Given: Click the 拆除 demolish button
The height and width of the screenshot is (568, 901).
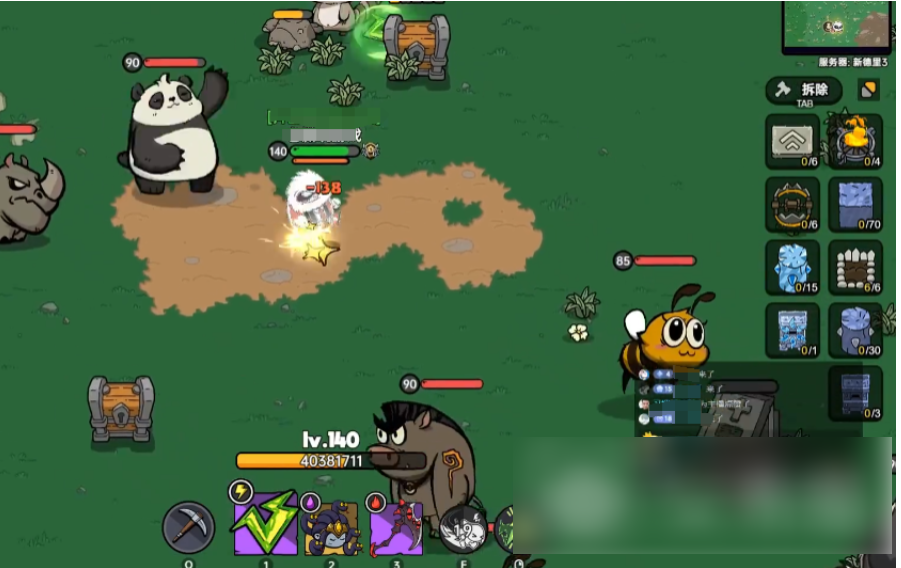Looking at the screenshot, I should (x=803, y=91).
